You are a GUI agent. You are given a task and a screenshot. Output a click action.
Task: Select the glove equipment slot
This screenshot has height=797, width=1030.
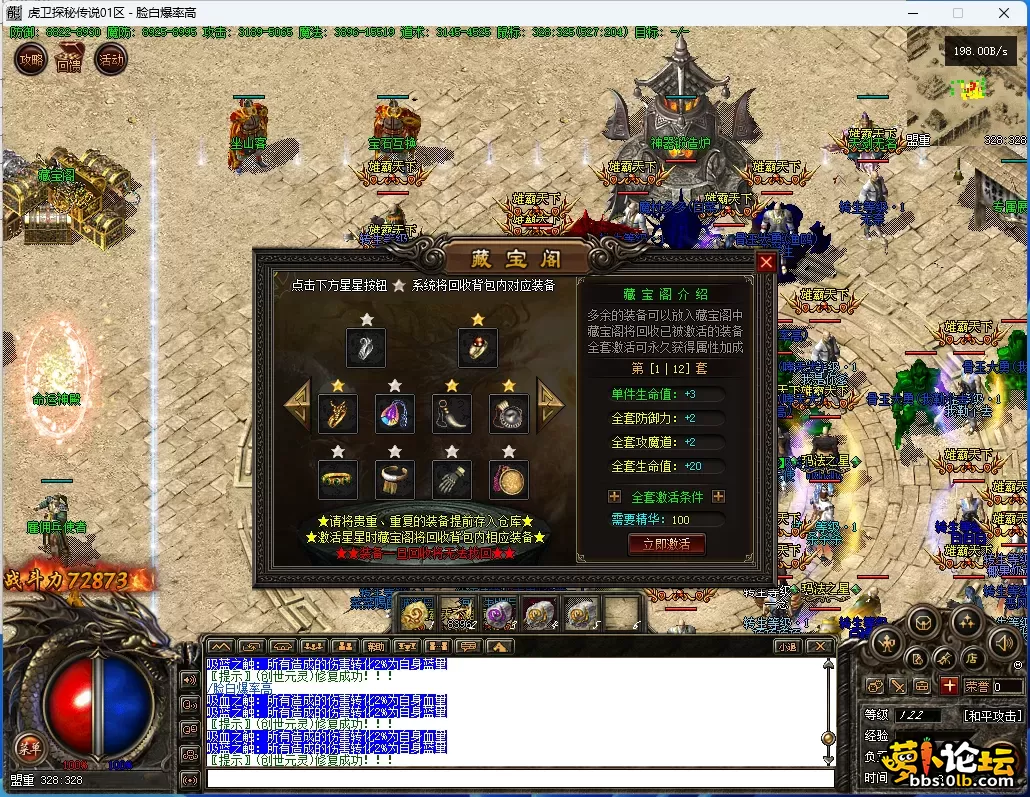(451, 480)
